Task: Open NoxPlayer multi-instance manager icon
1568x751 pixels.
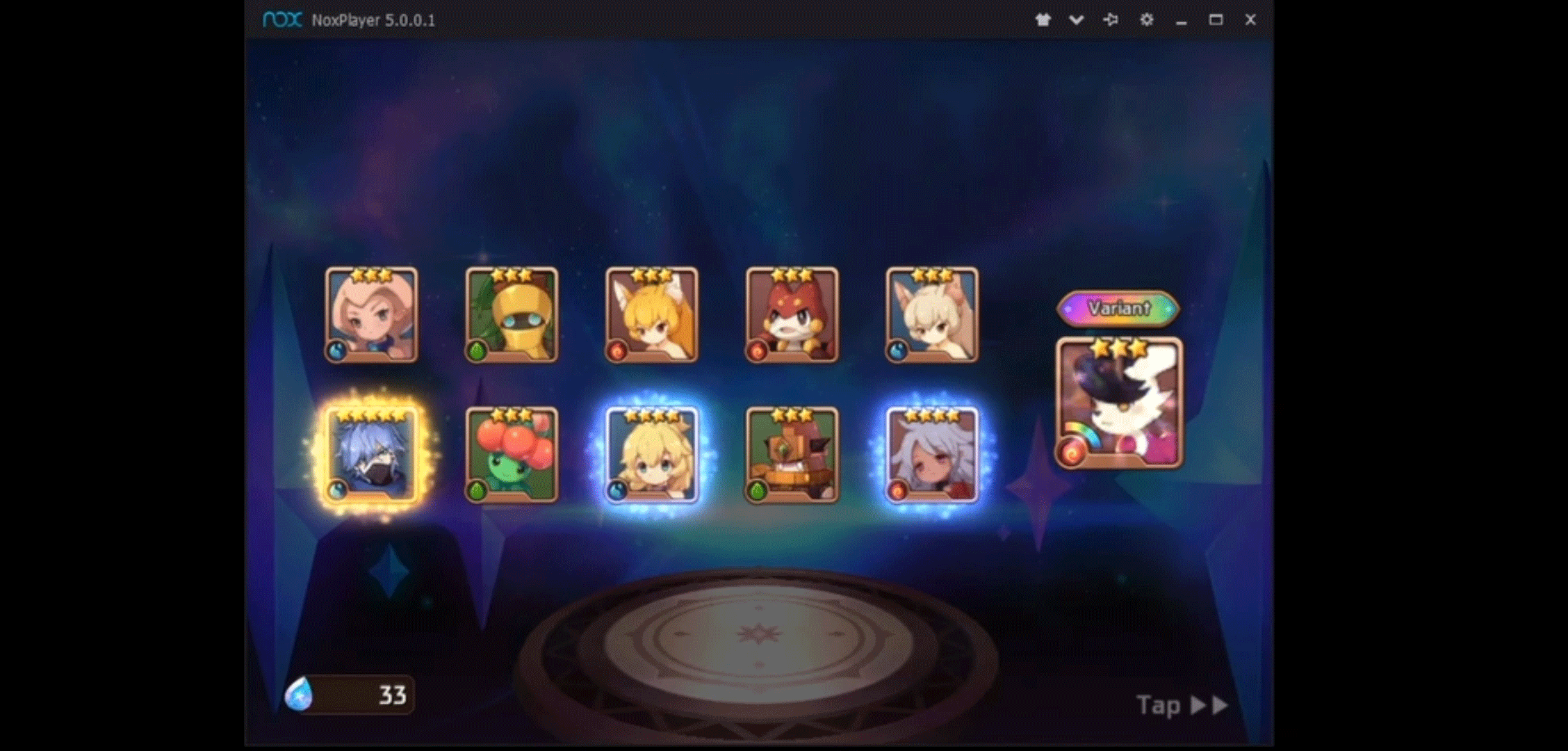Action: tap(1043, 20)
